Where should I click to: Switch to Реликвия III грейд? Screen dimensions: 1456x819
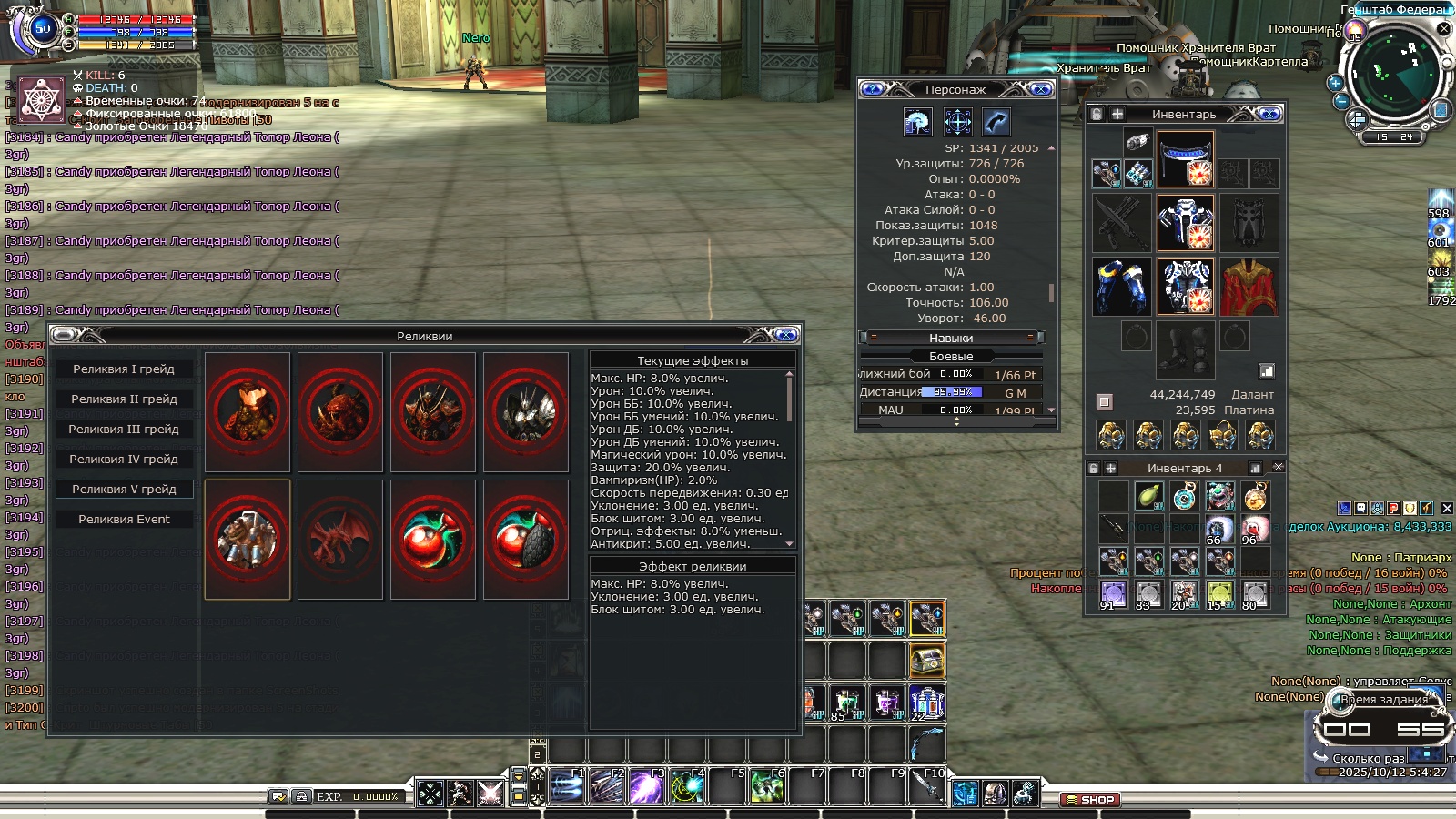pos(124,430)
